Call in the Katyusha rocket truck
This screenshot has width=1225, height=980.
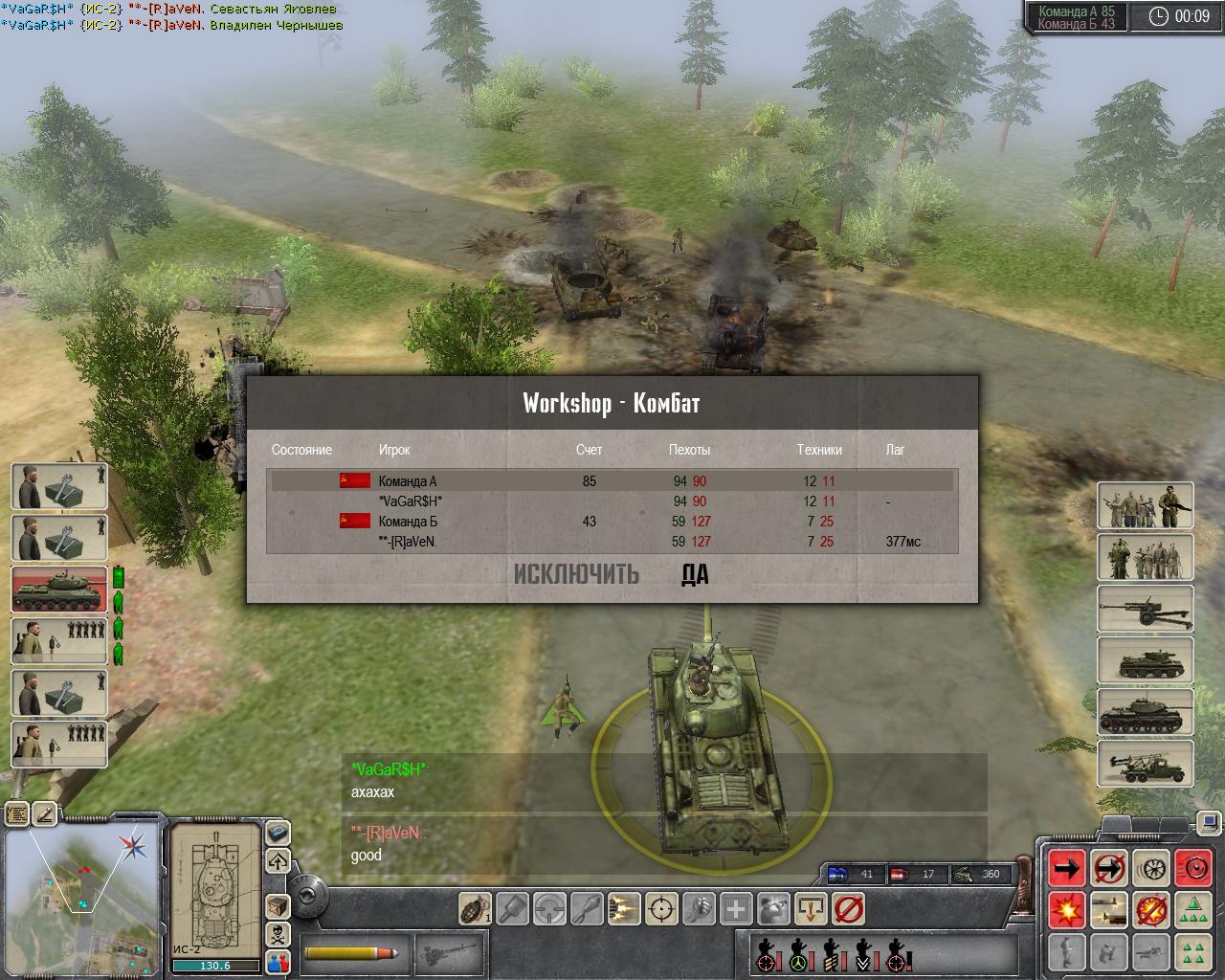tap(1146, 764)
